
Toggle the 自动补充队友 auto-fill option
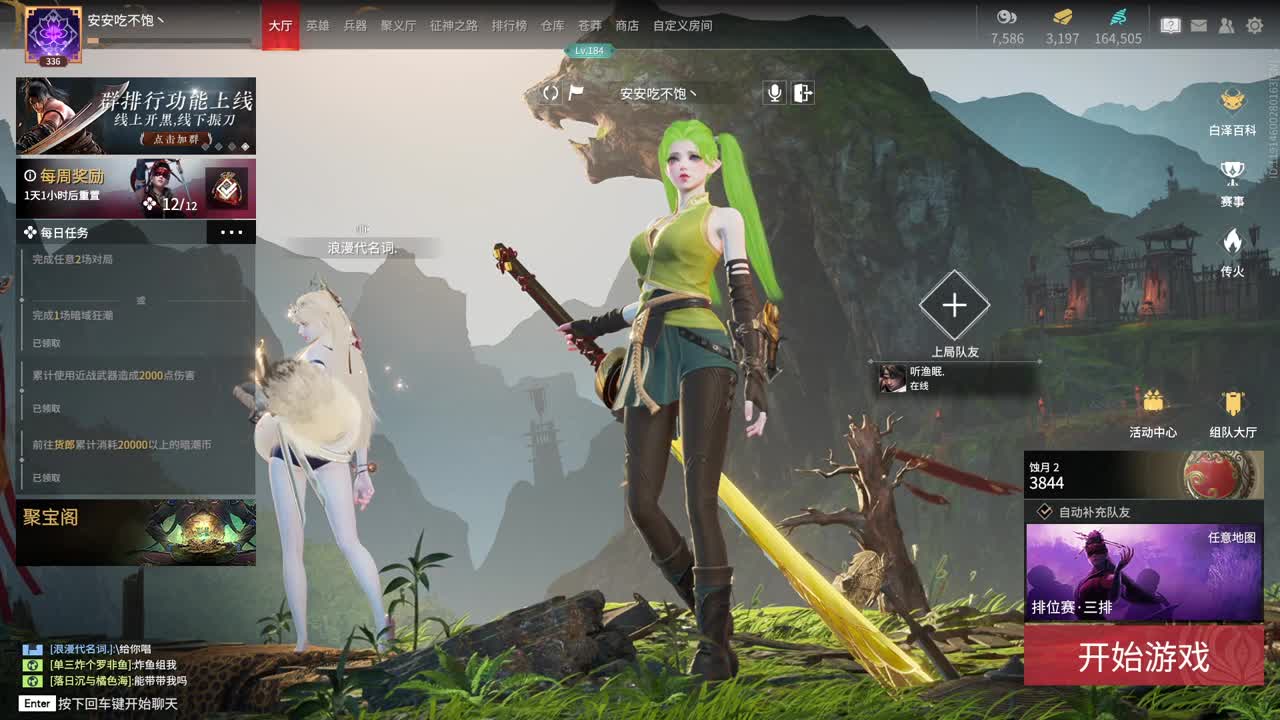tap(1045, 512)
